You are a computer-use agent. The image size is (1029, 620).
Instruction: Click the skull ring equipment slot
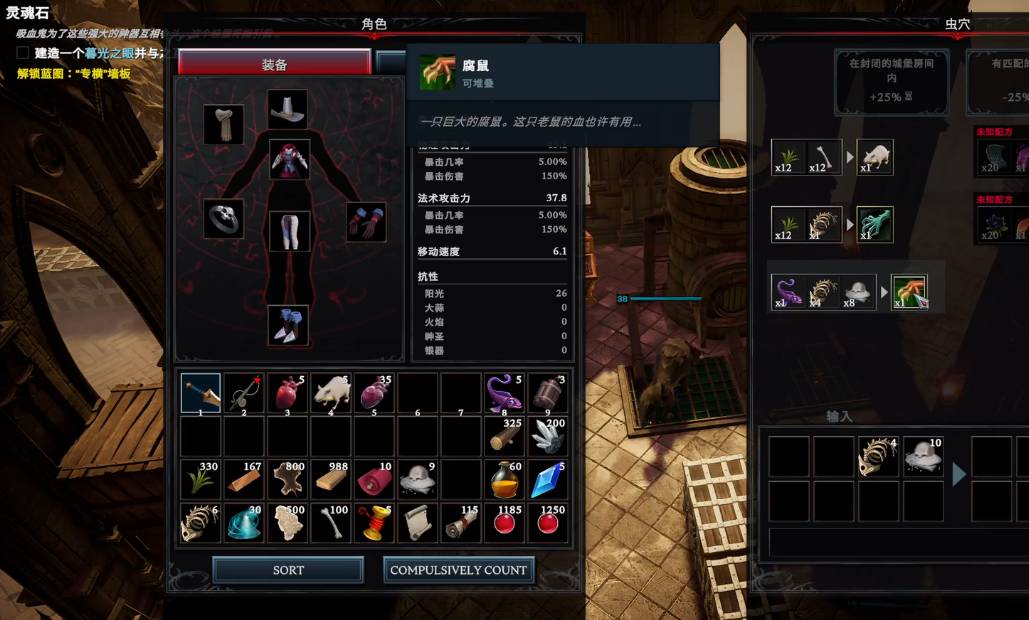pos(224,218)
